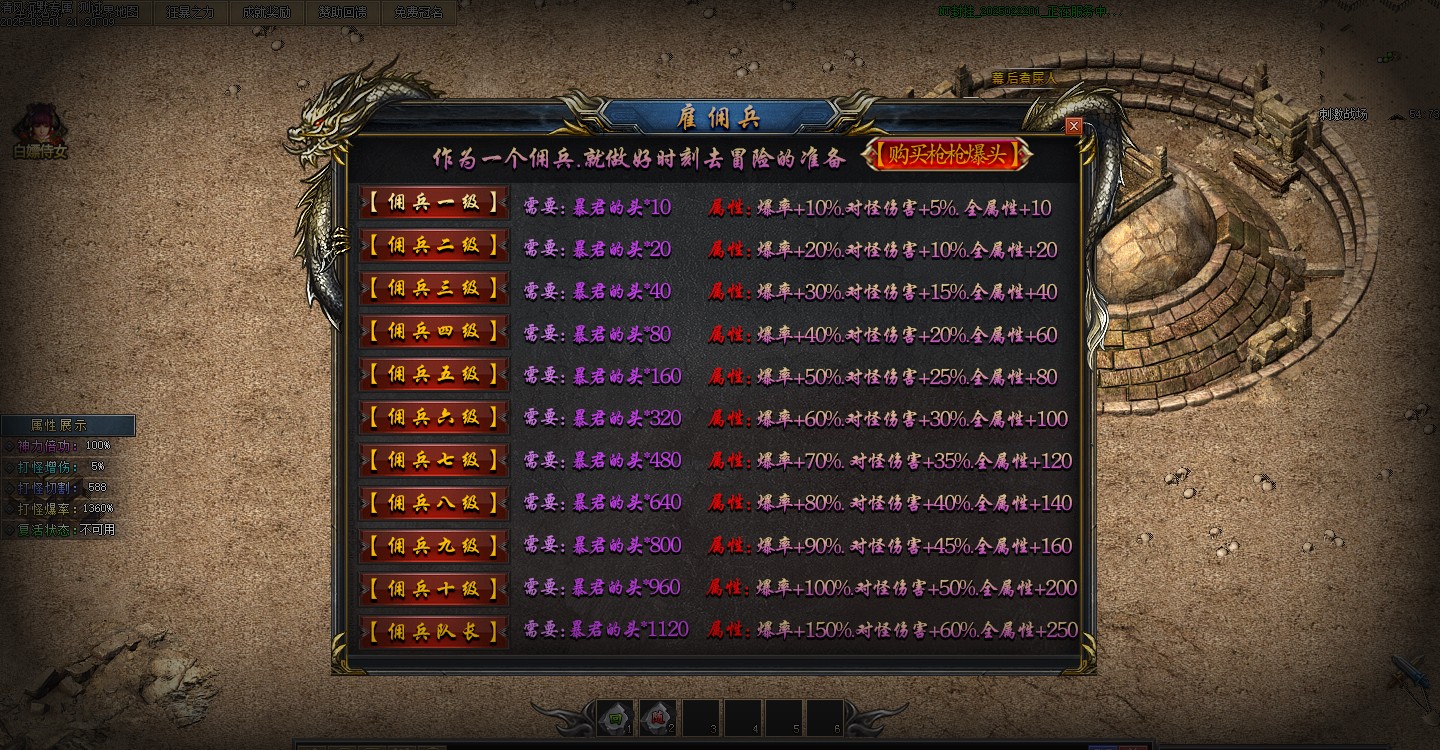The height and width of the screenshot is (750, 1440).
Task: Use the 随机 teleport scroll in hotbar slot 2
Action: (658, 718)
